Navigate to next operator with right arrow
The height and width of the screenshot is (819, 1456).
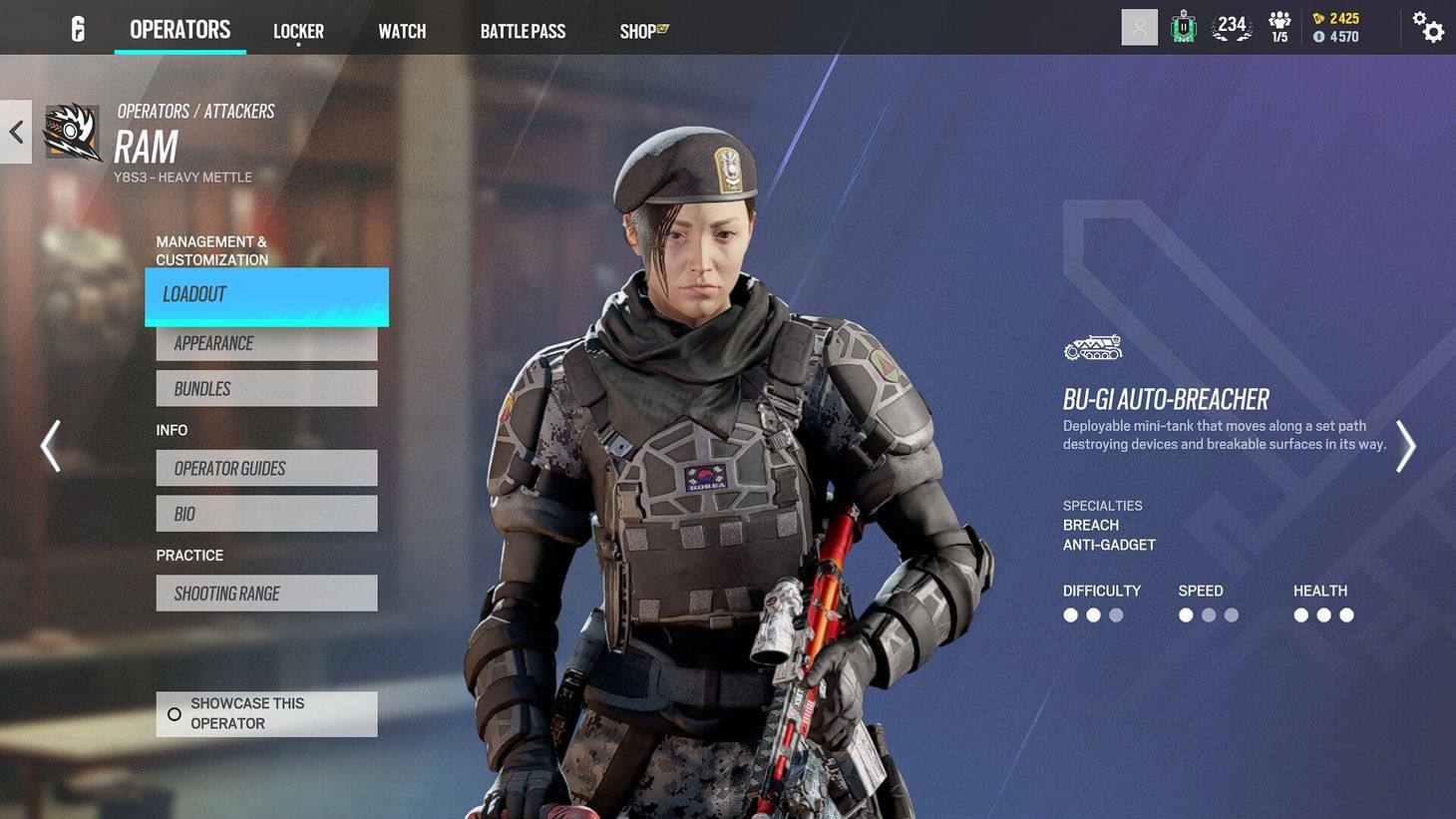pos(1406,446)
